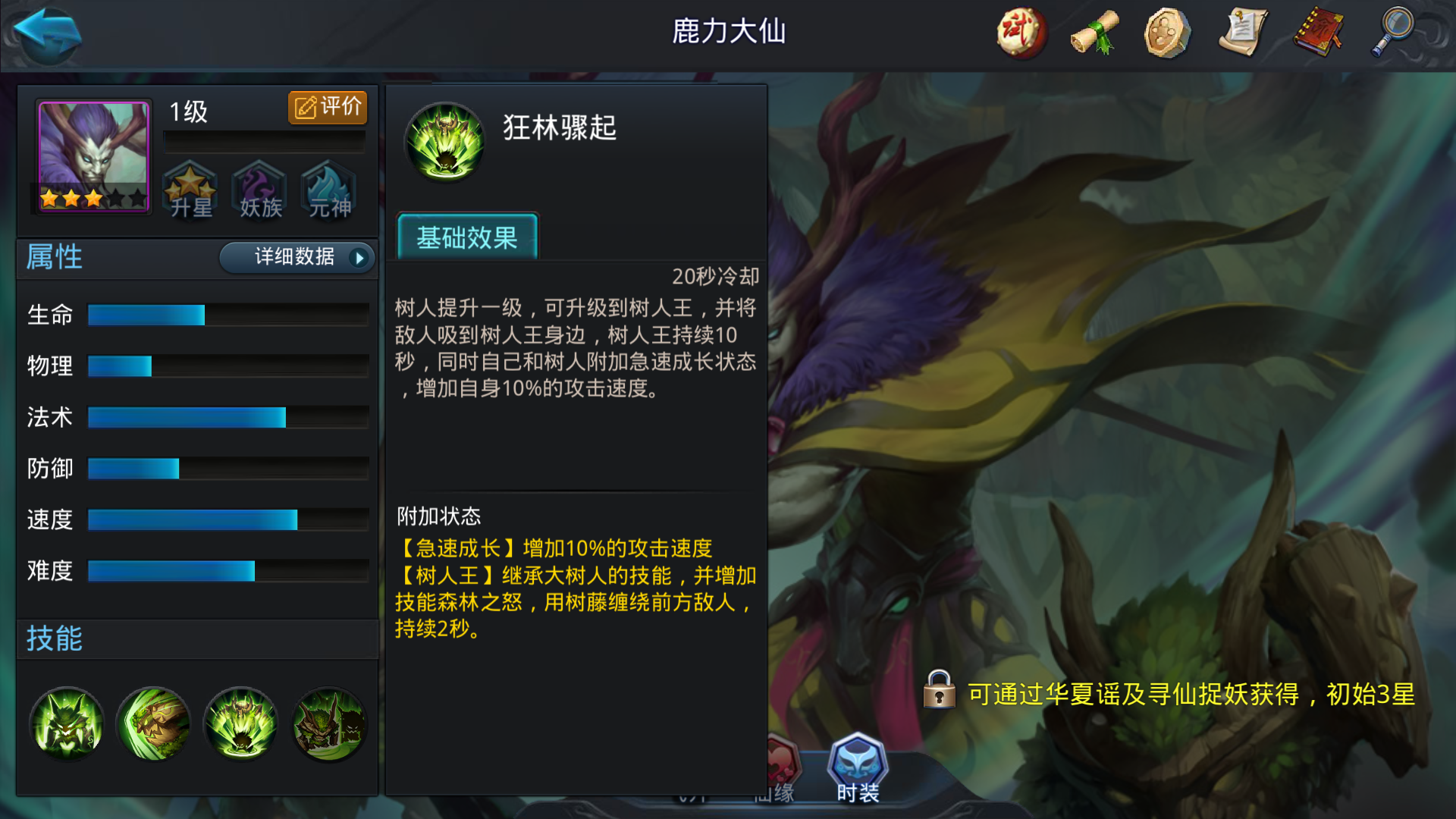Select the second treant skill icon
The width and height of the screenshot is (1456, 819).
[x=154, y=724]
